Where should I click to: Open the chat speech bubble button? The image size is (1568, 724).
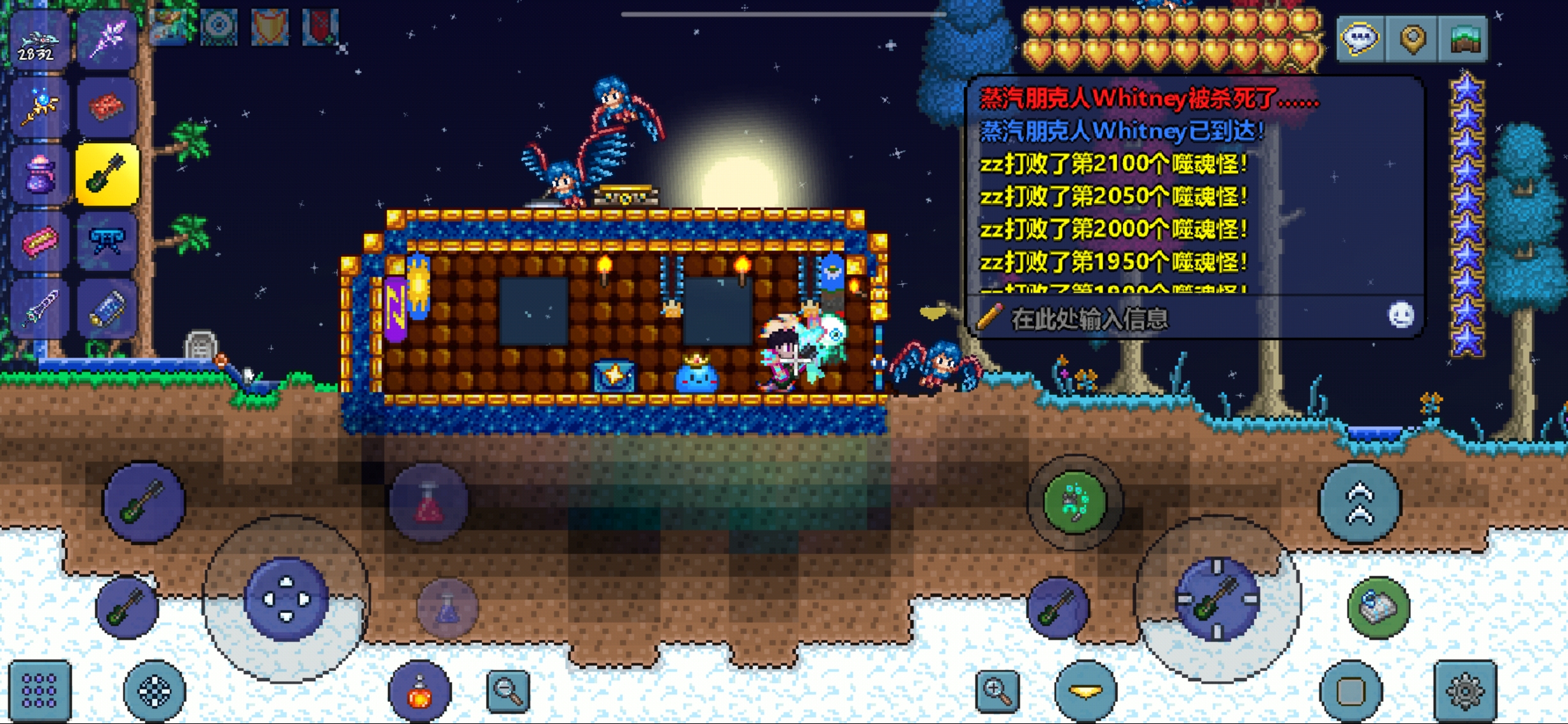[1359, 40]
